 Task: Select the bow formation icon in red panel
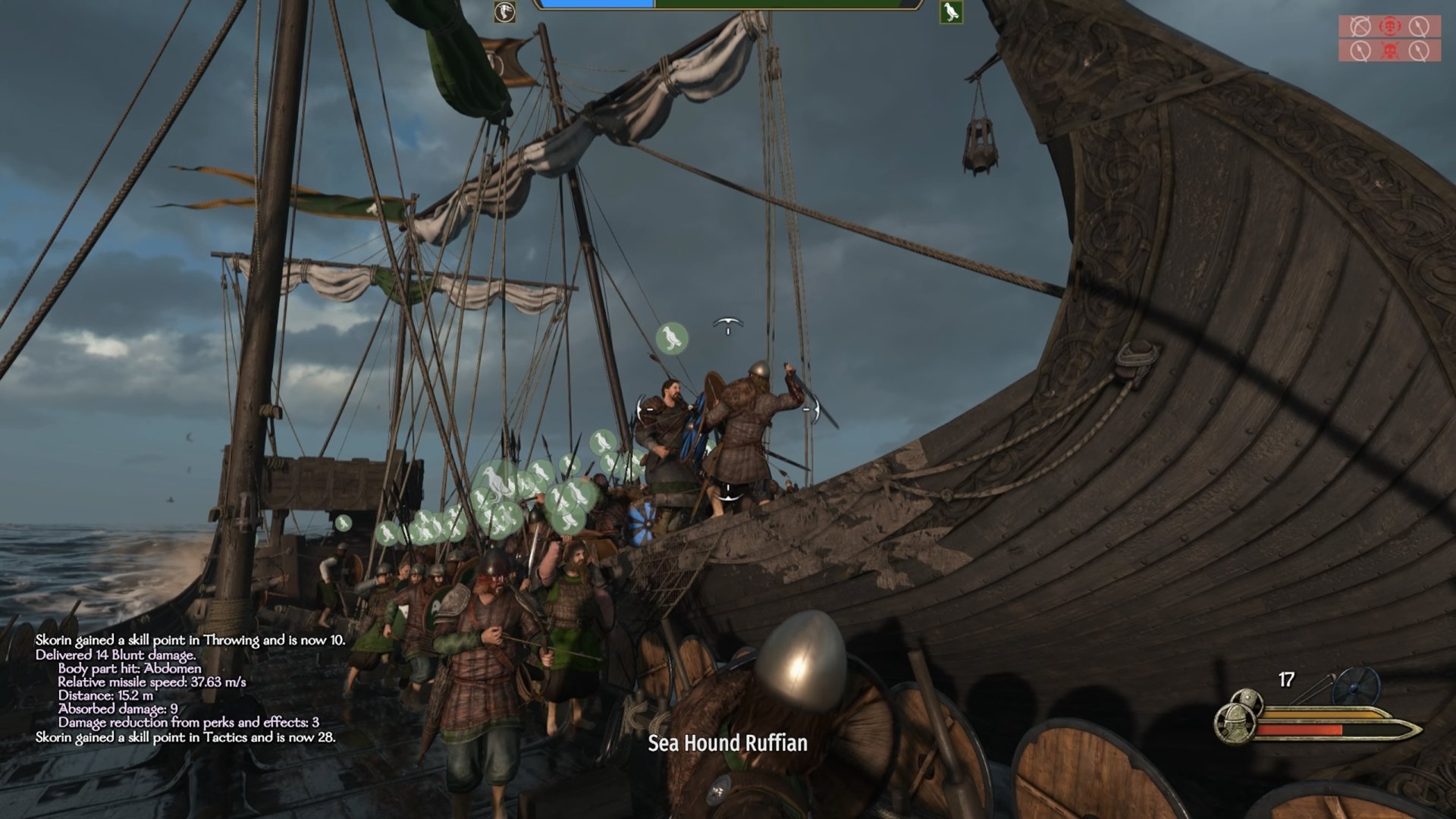1360,27
